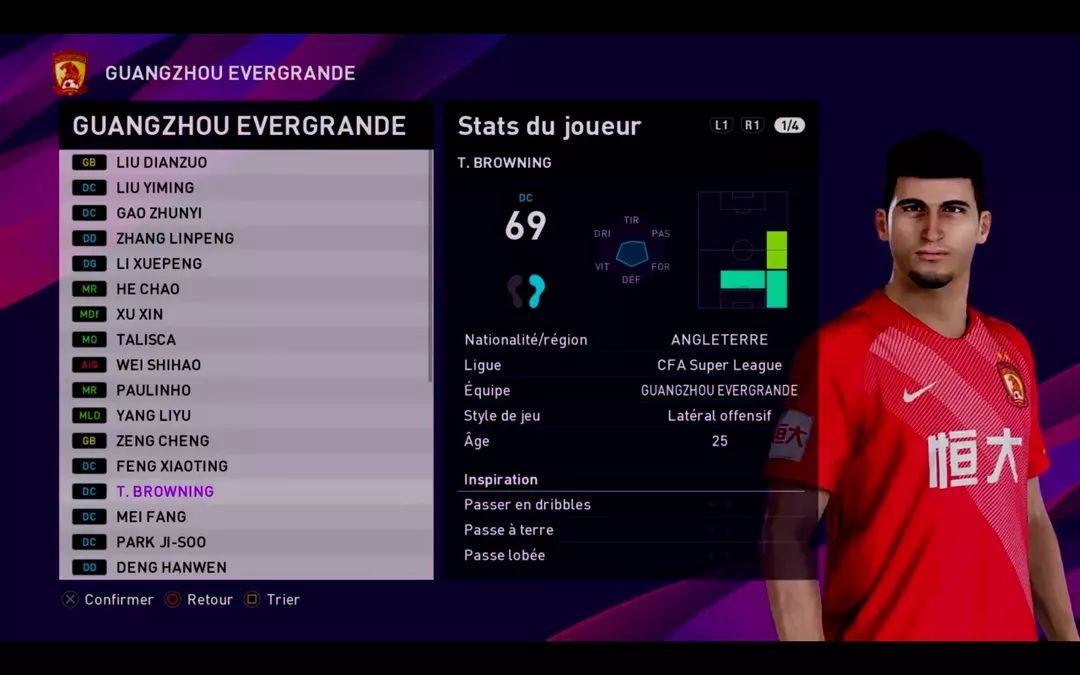
Task: Select the Gao Zhunyi player row
Action: [245, 213]
